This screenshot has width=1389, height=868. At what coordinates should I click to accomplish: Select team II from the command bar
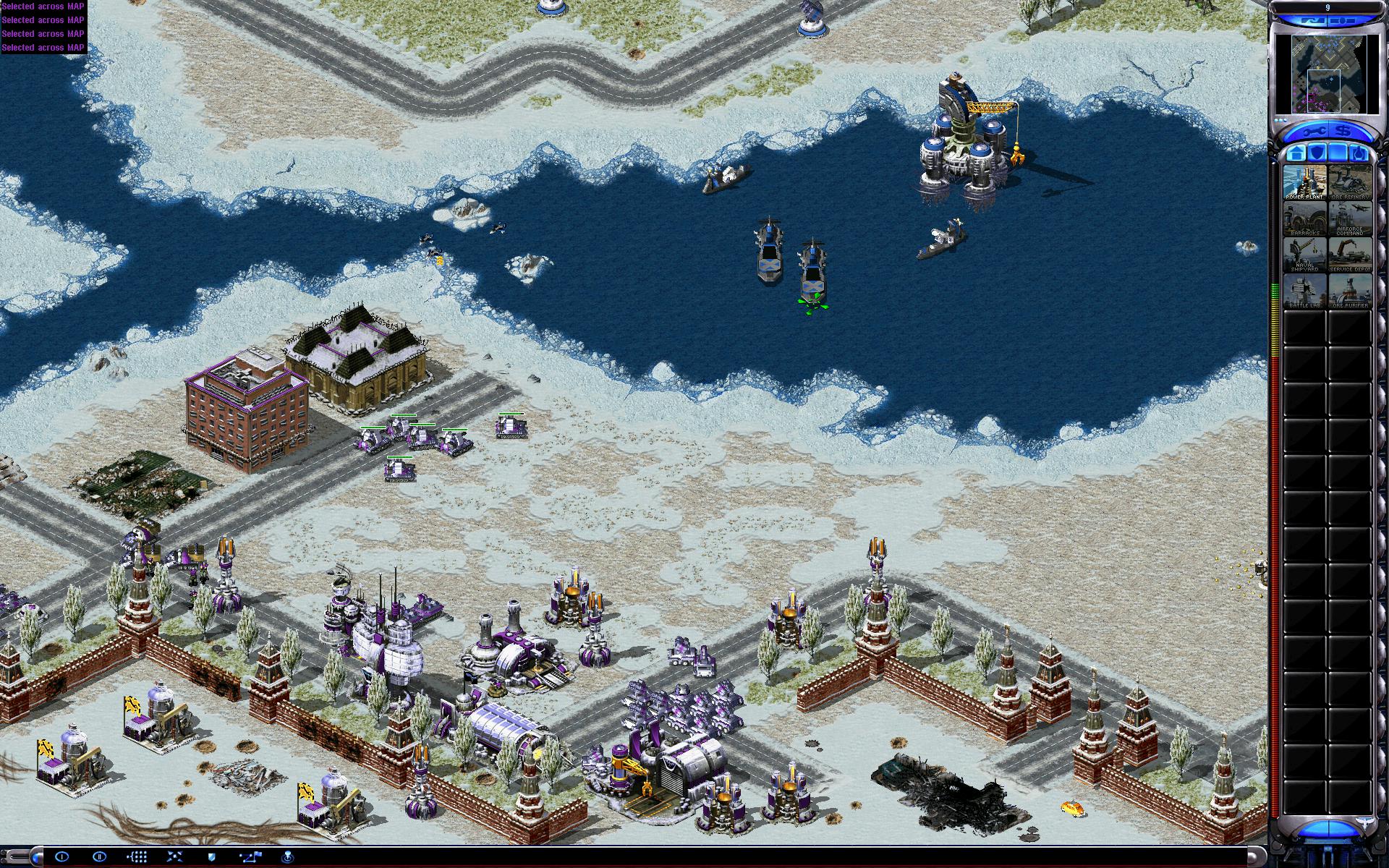pyautogui.click(x=100, y=857)
